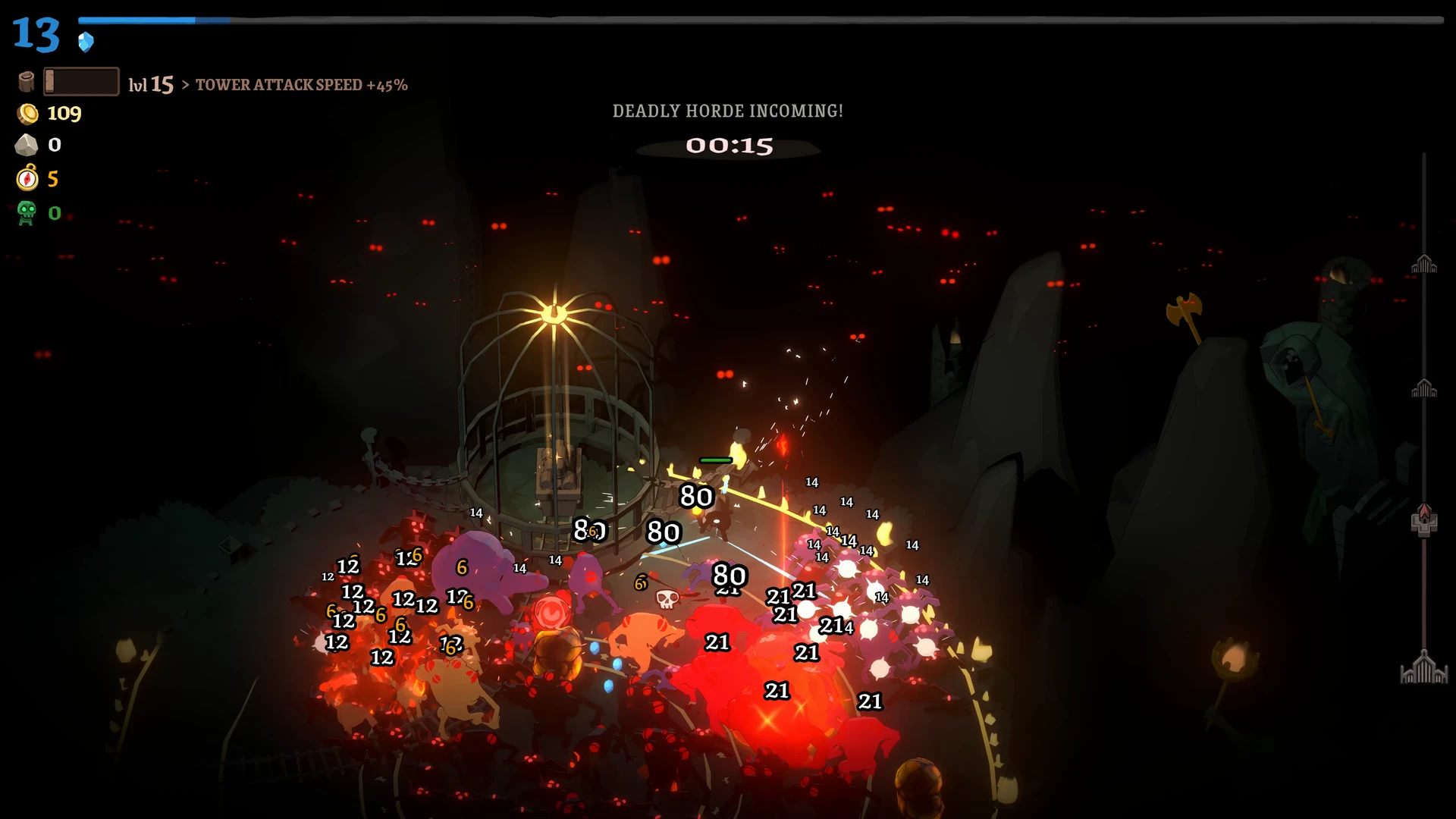Select the large castle at the track's bottom
This screenshot has height=819, width=1456.
[1424, 668]
